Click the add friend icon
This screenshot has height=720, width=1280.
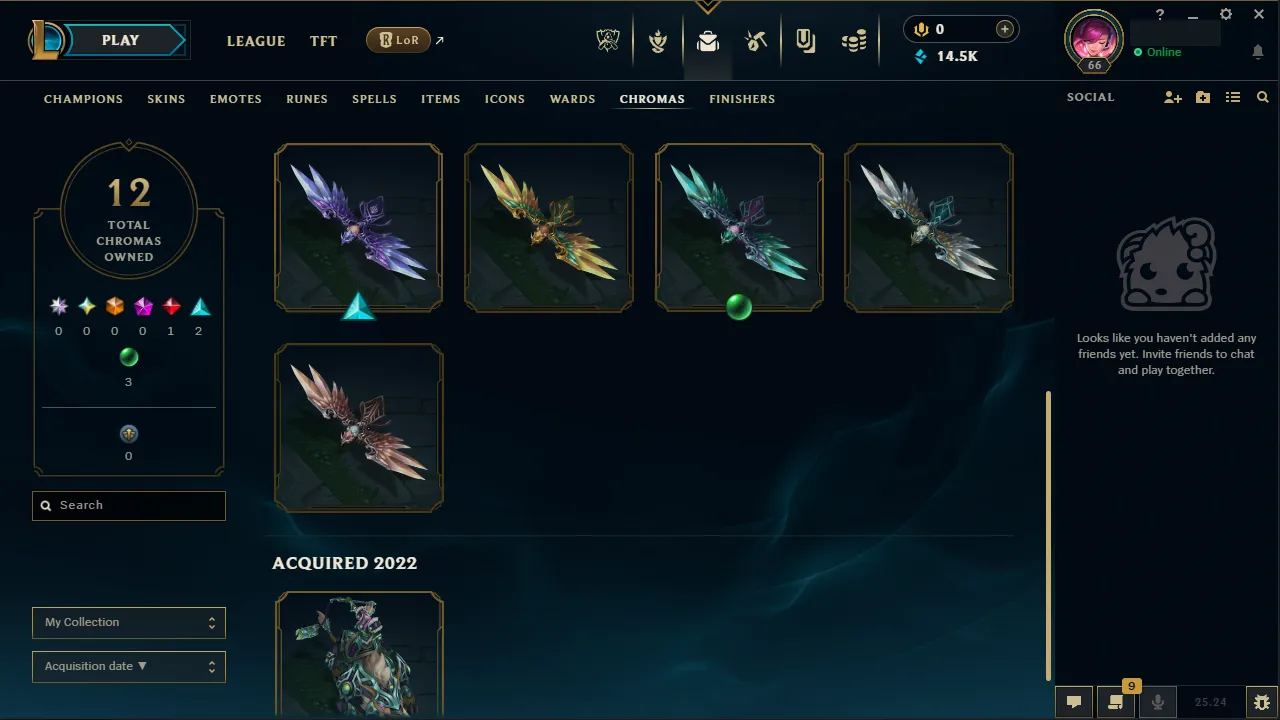click(1172, 97)
